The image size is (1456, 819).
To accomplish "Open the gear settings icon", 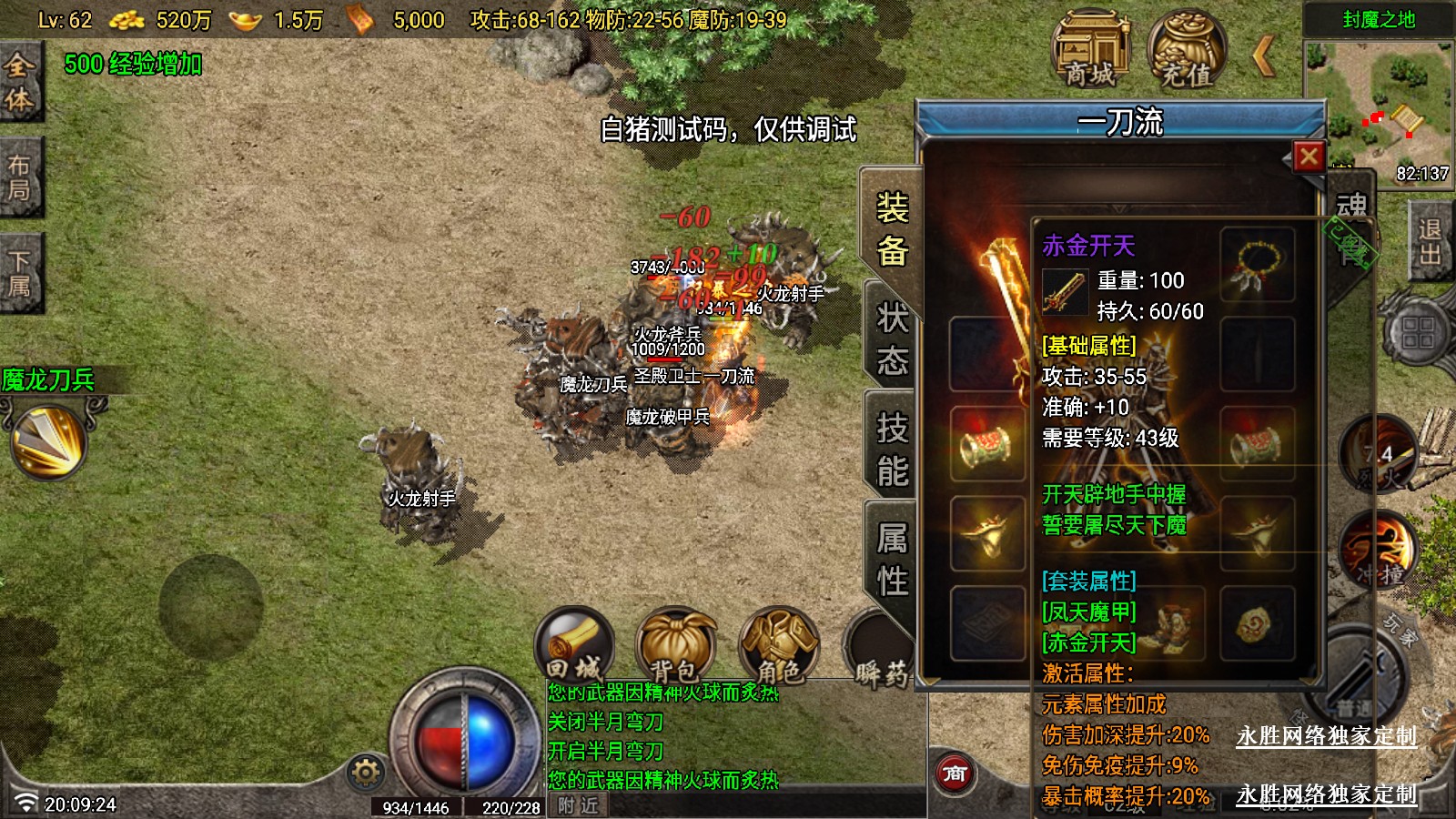I will pos(366,773).
